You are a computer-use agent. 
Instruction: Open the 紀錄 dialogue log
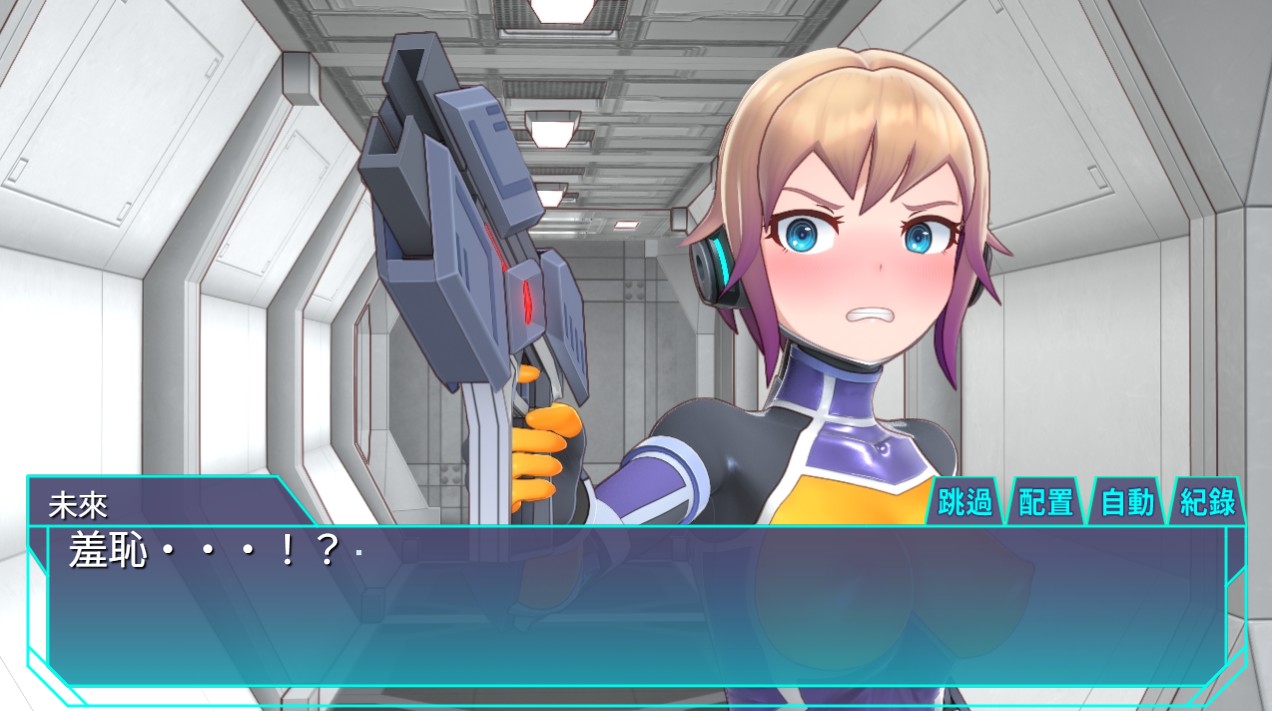[1208, 502]
